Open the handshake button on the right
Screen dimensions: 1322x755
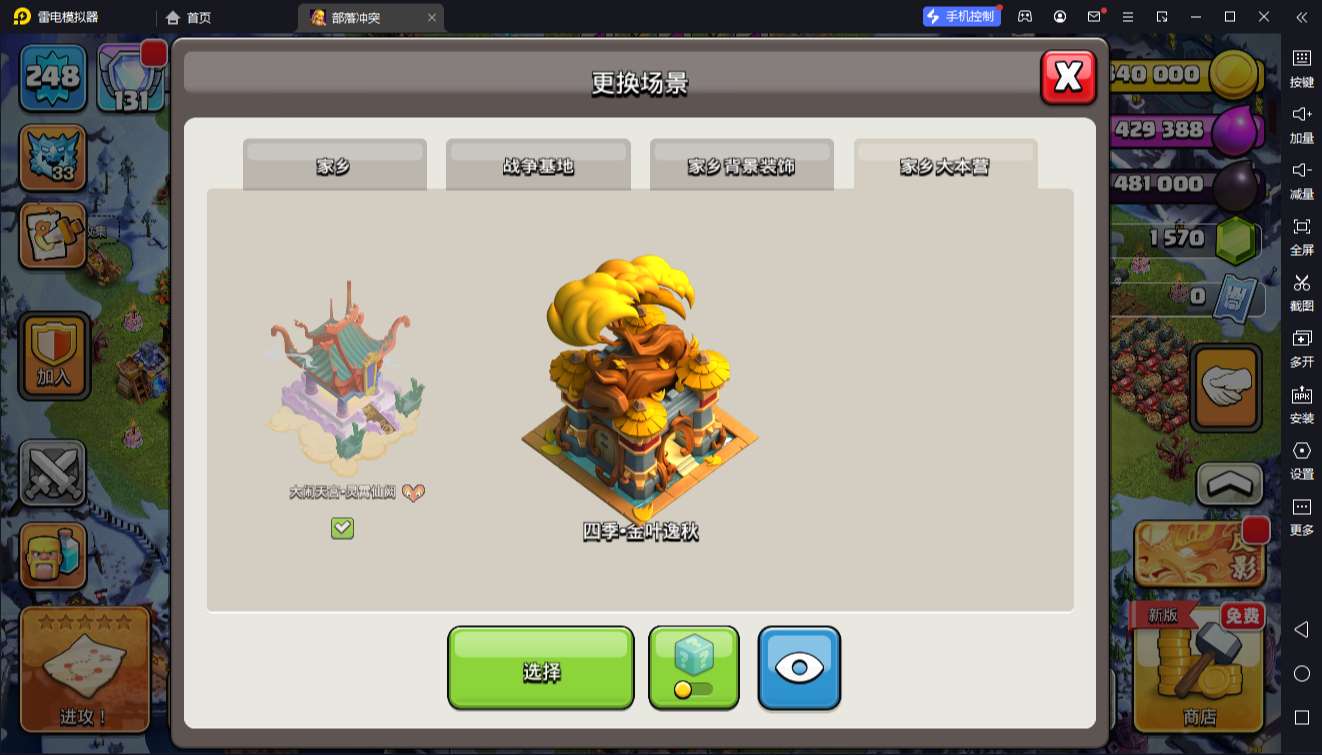[1225, 388]
